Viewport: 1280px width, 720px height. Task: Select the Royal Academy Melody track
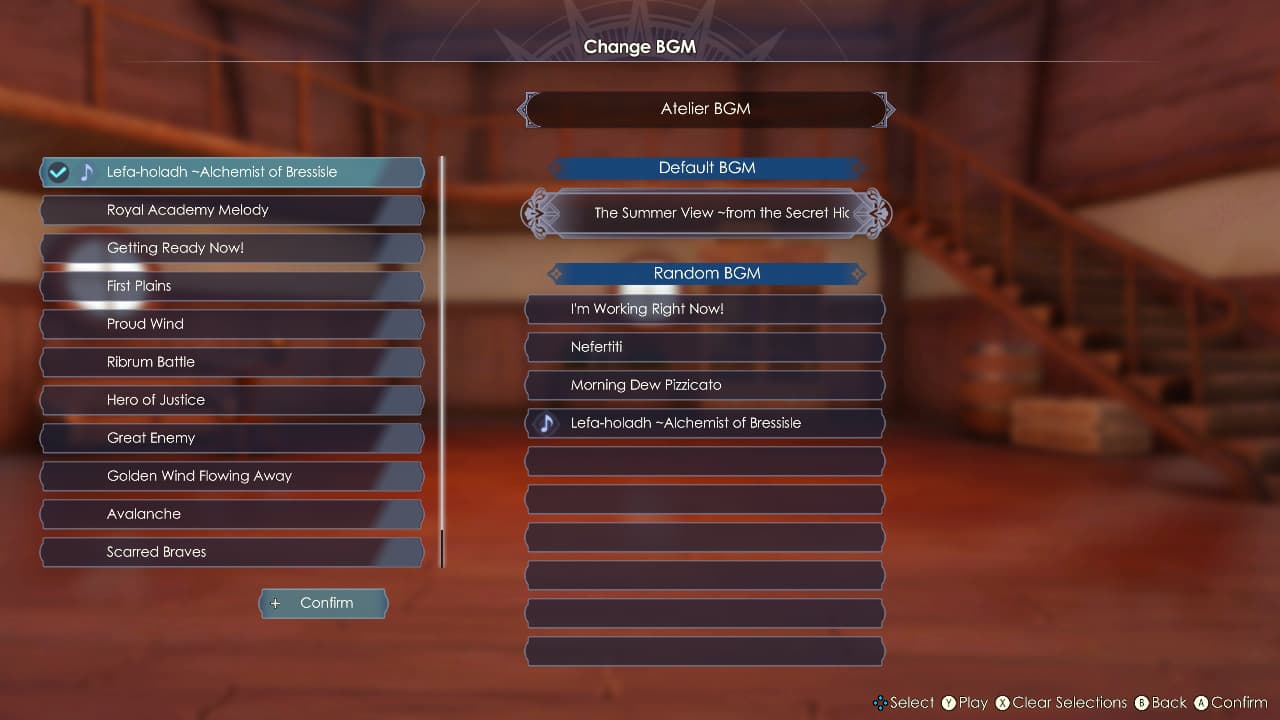click(x=230, y=210)
